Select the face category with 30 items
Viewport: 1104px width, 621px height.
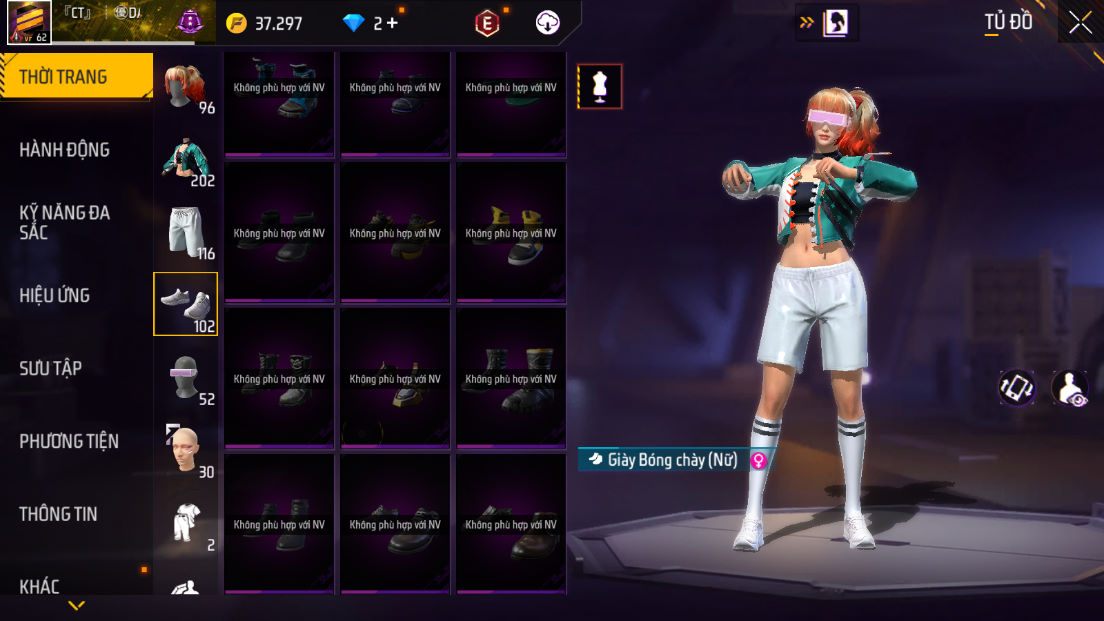click(186, 450)
